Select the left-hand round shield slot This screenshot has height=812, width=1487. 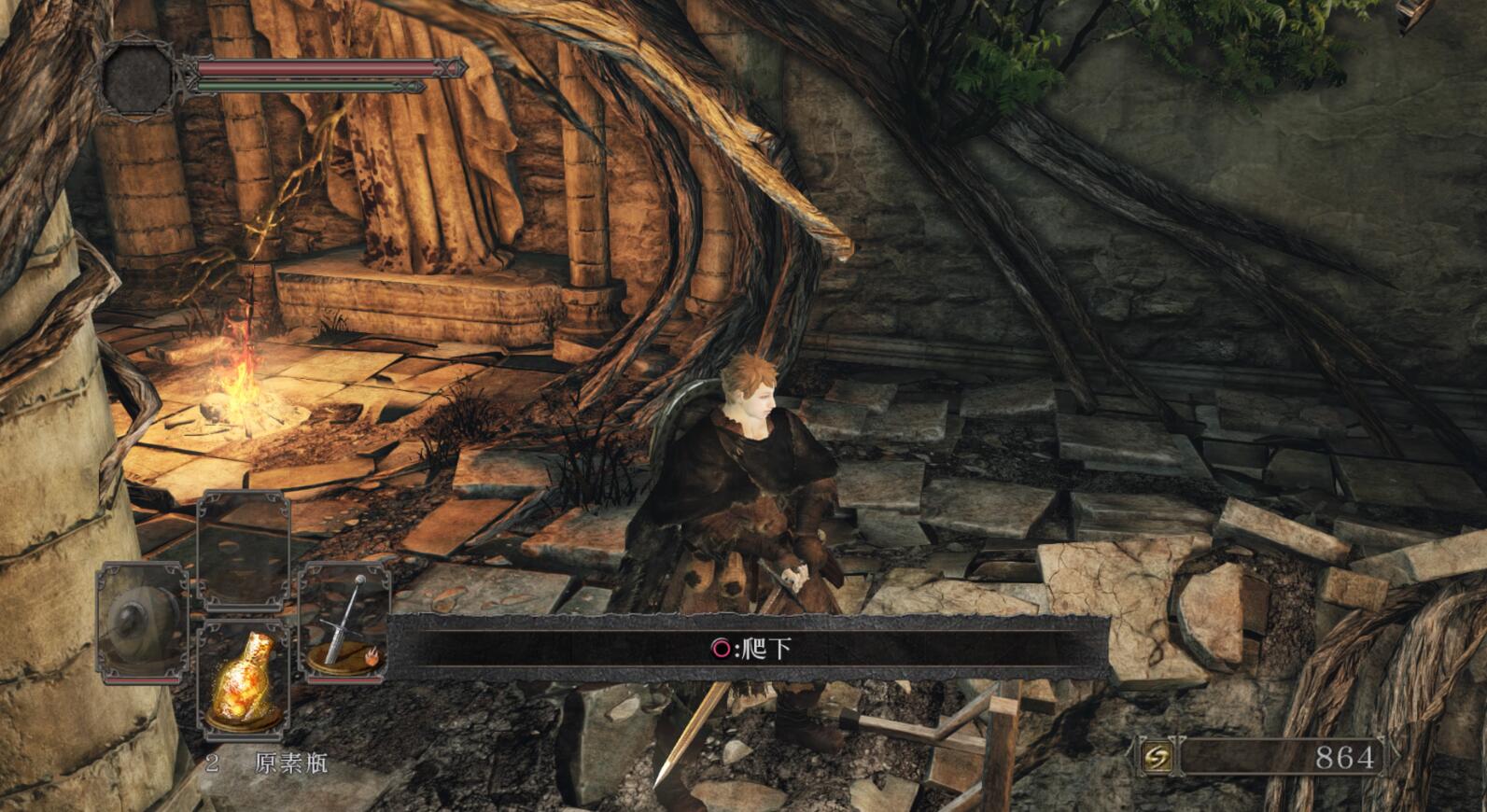(x=142, y=622)
